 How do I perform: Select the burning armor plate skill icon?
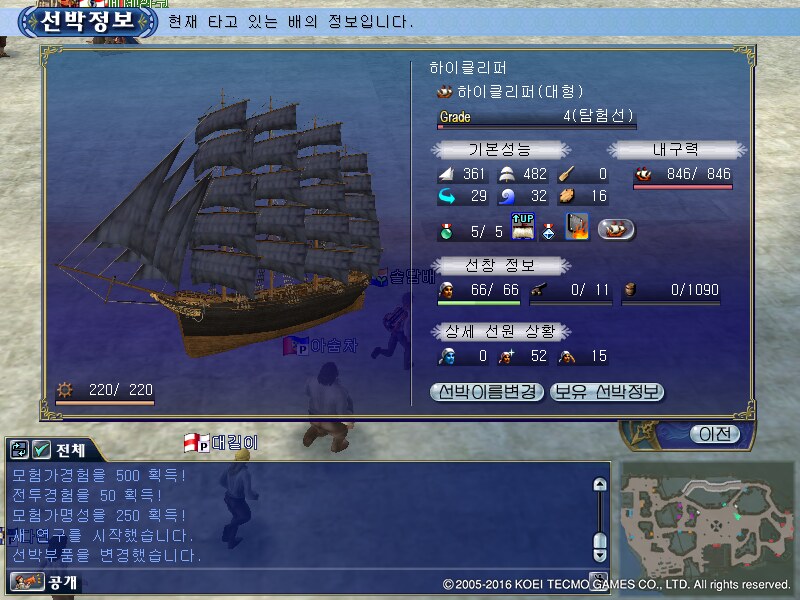click(577, 229)
